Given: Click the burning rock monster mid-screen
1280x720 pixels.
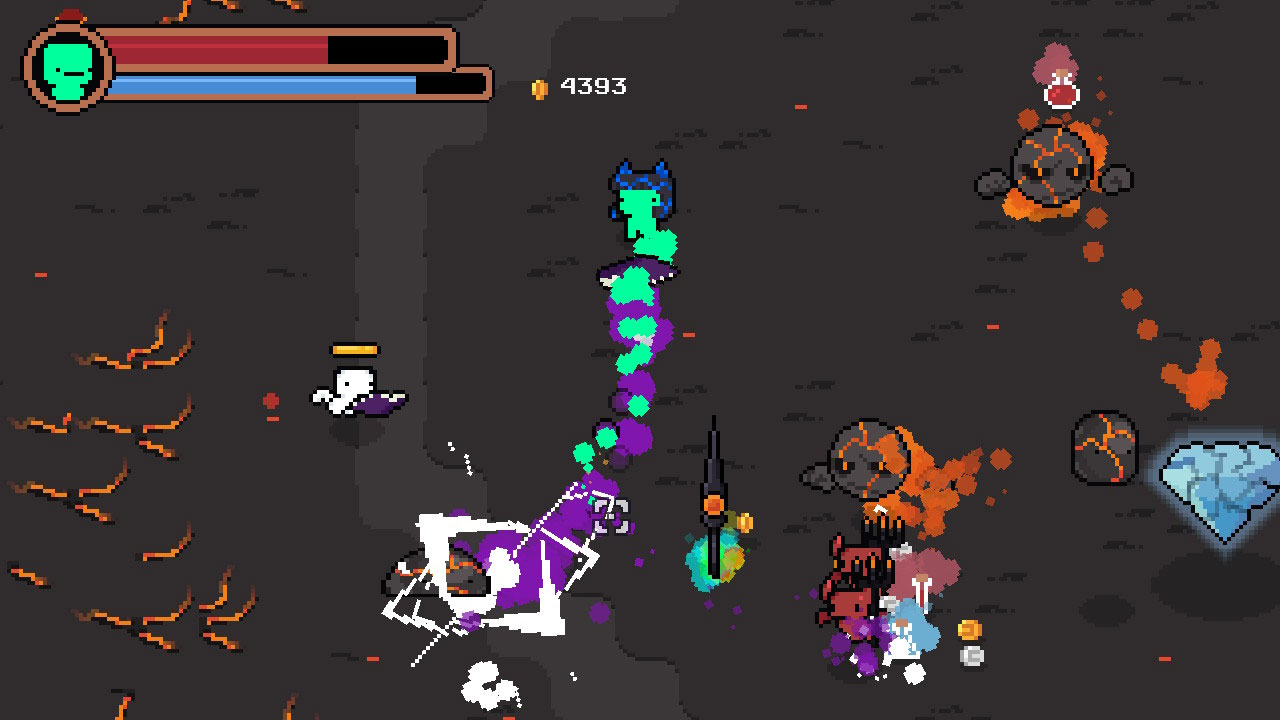Looking at the screenshot, I should pos(870,460).
